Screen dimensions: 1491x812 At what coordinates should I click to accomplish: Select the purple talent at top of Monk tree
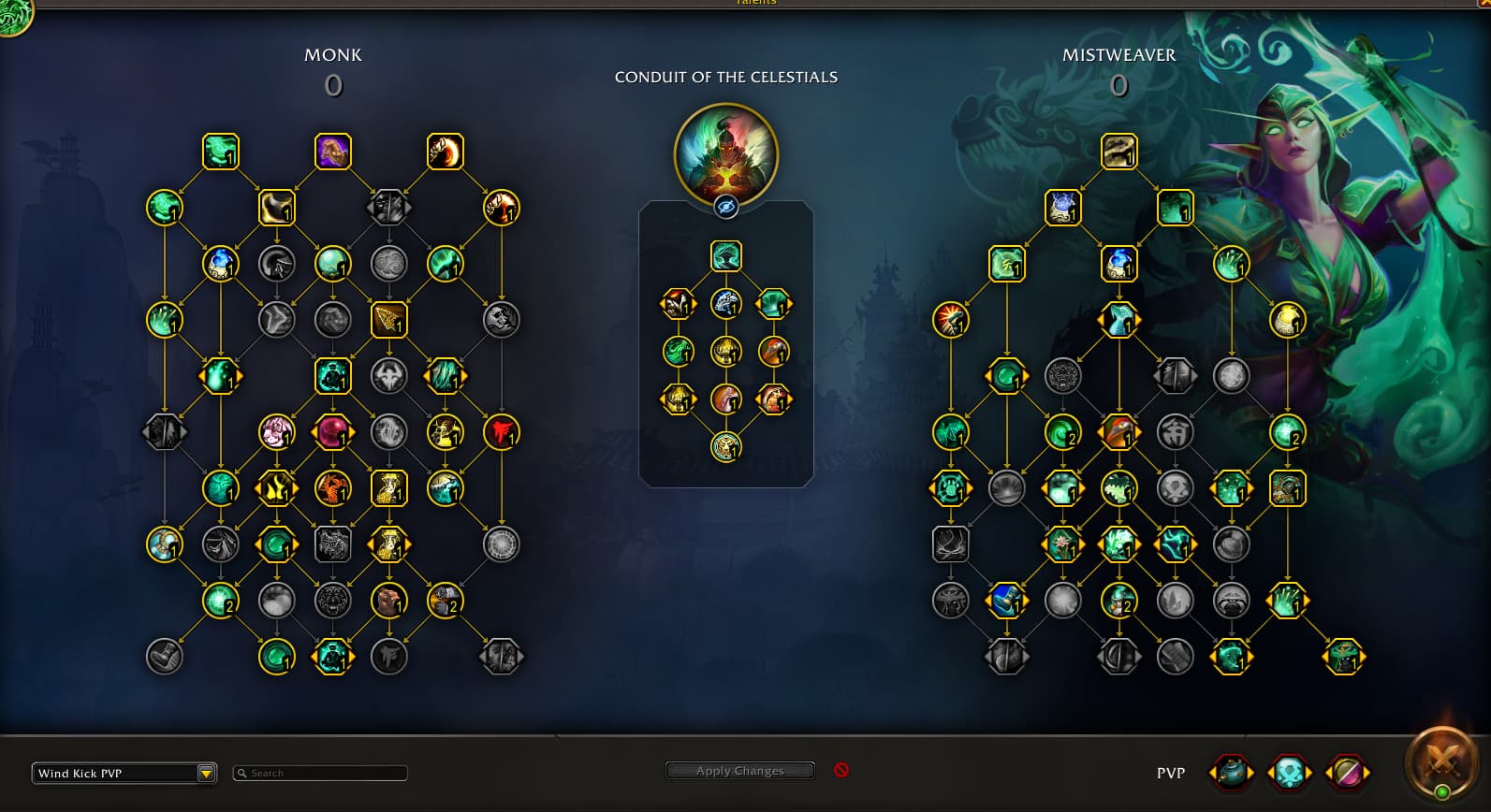(332, 152)
